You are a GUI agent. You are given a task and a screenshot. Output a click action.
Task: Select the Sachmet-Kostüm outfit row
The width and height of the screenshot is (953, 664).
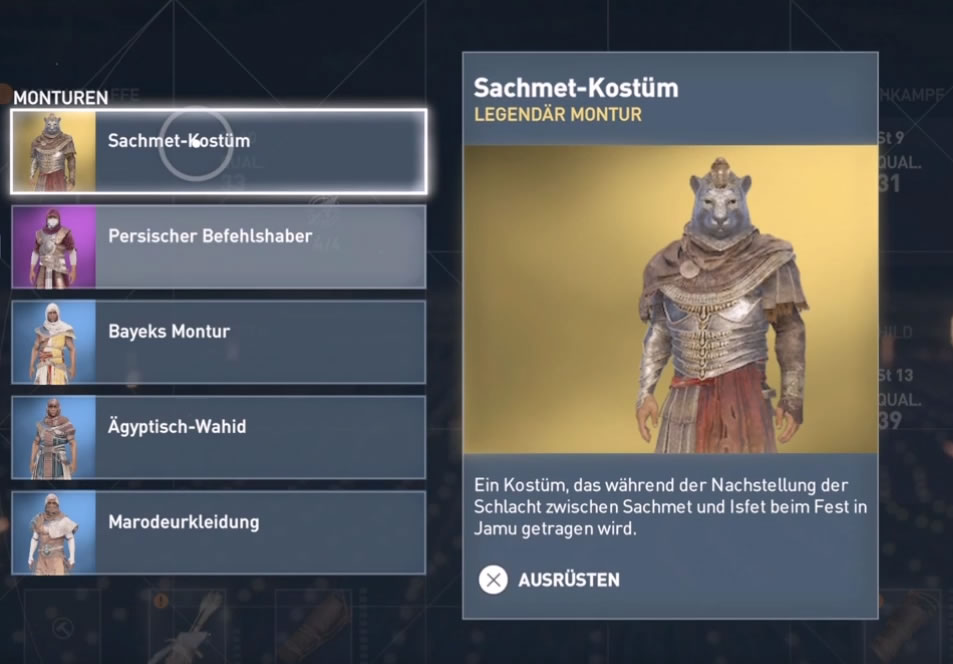(219, 151)
